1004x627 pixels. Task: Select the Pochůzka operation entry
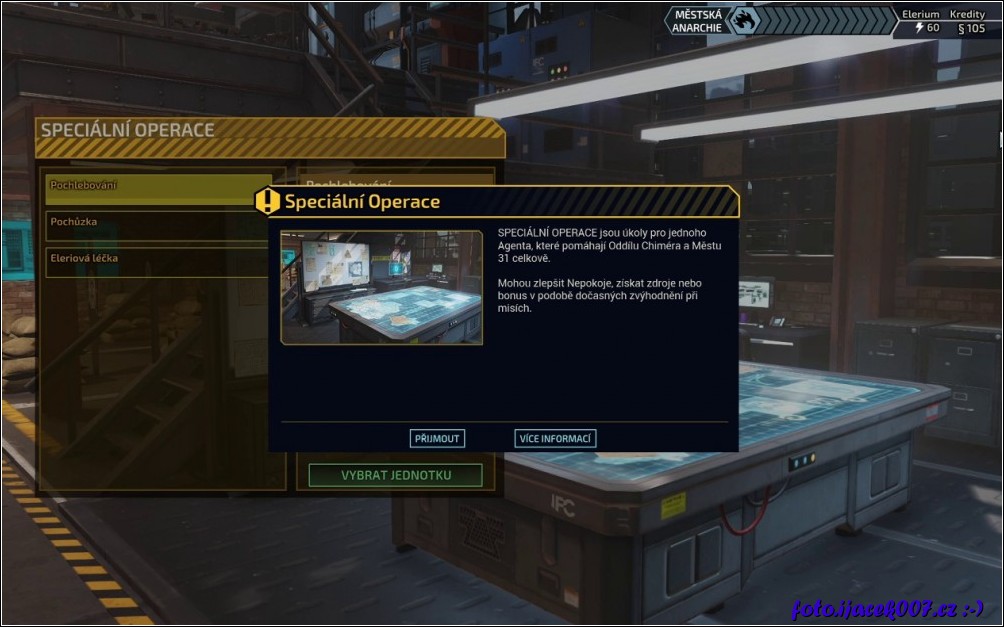[x=150, y=222]
